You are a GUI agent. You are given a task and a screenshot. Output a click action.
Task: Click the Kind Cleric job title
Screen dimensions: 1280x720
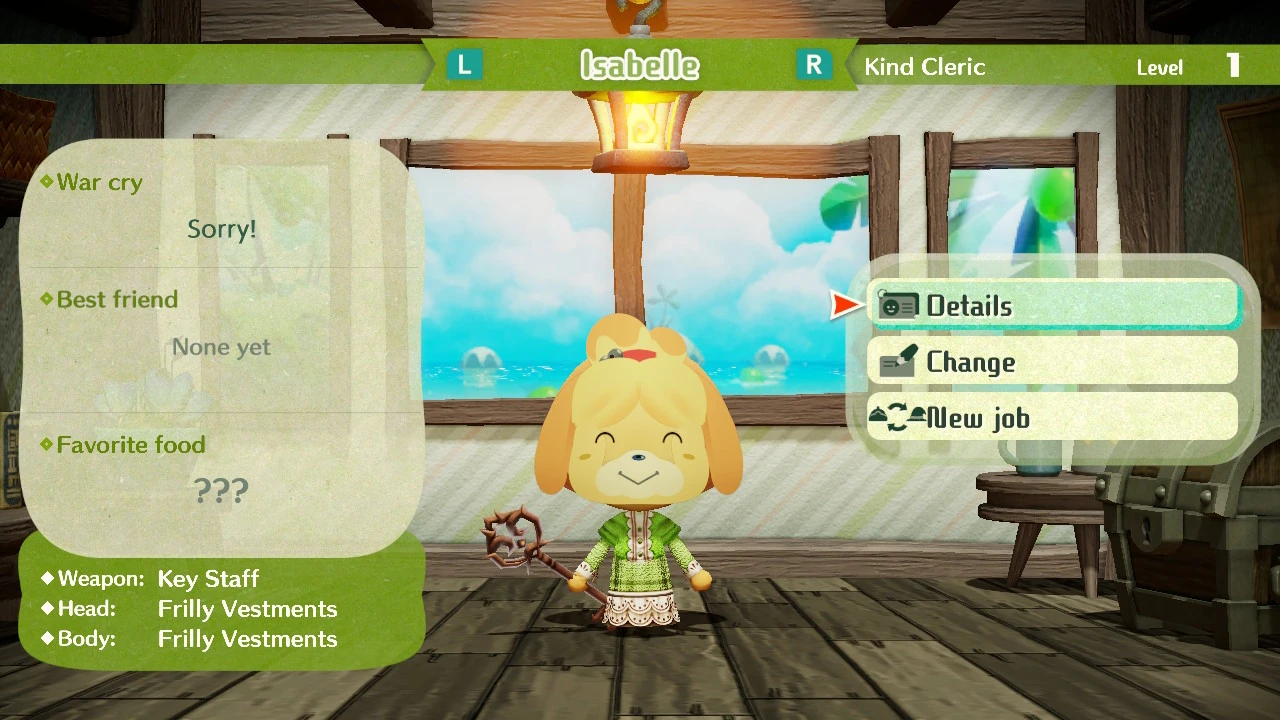coord(924,66)
